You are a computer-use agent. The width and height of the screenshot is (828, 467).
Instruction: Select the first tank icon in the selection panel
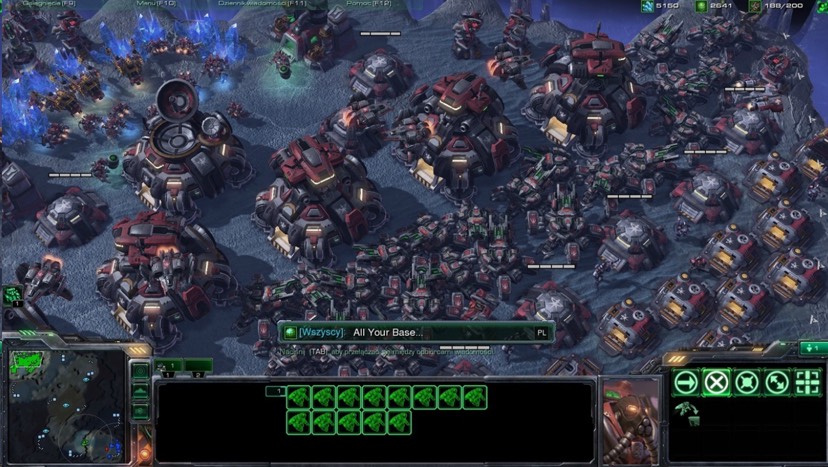pyautogui.click(x=298, y=397)
